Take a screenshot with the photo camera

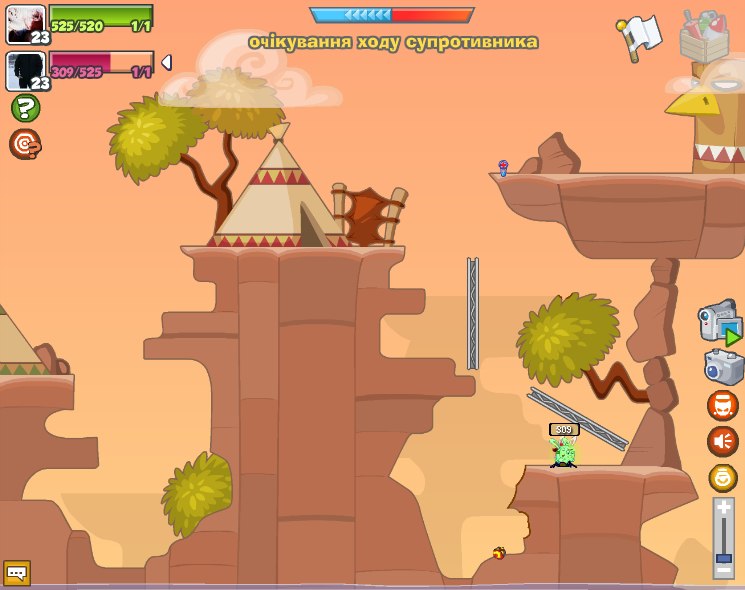pyautogui.click(x=723, y=366)
